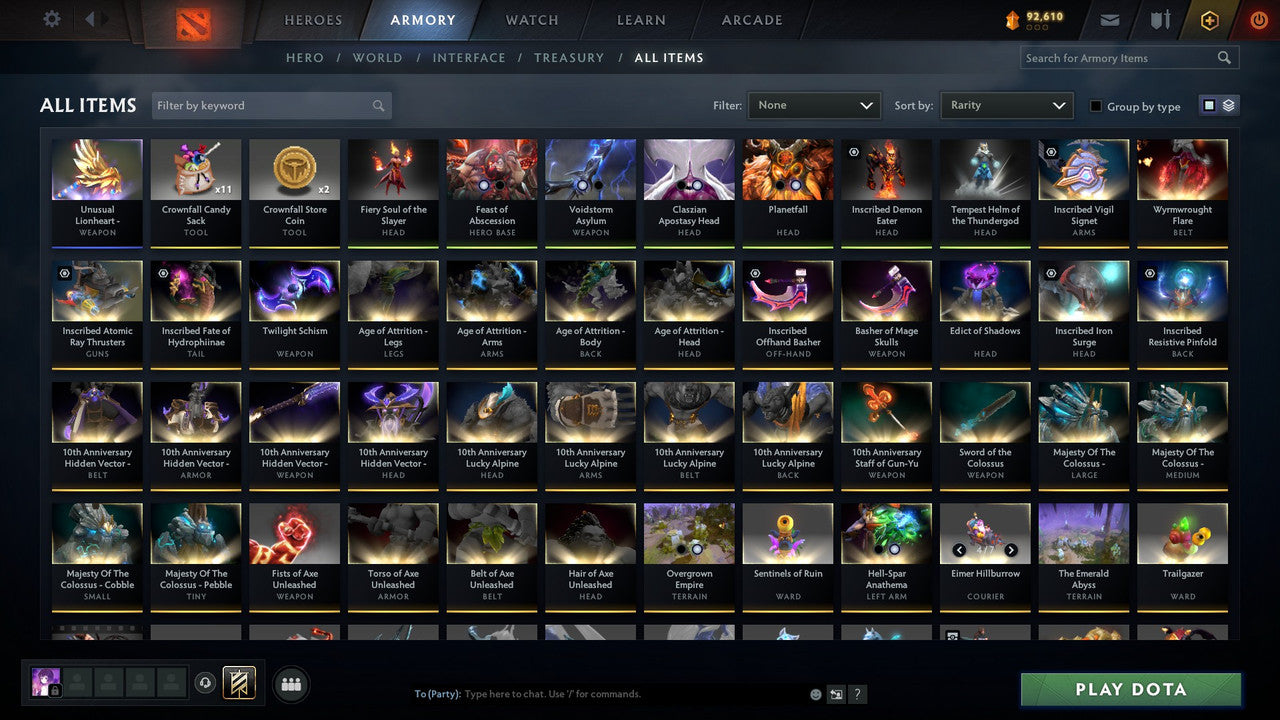This screenshot has height=720, width=1280.
Task: Click the shield and sword armory icon
Action: 1158,19
